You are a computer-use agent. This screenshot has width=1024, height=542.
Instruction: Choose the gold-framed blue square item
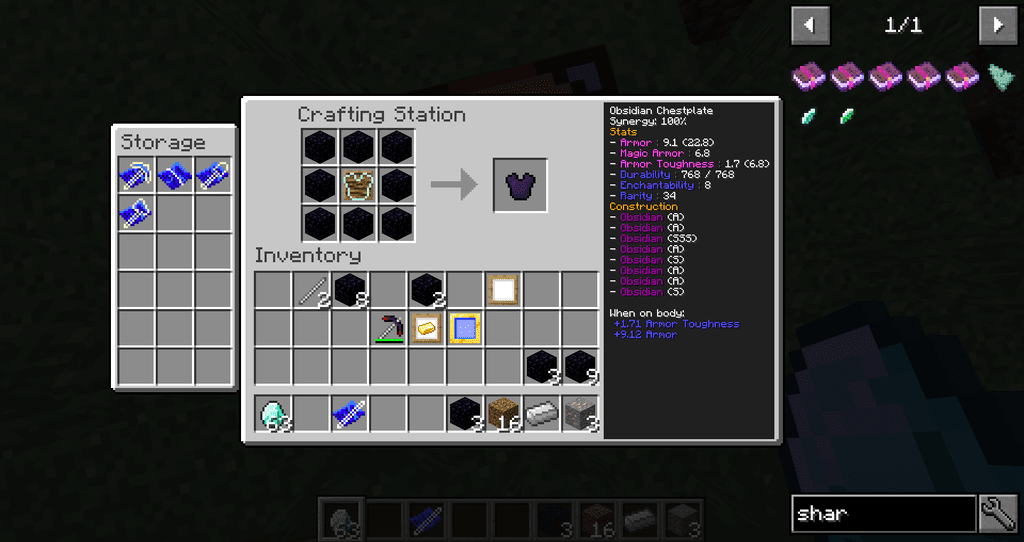tap(464, 328)
